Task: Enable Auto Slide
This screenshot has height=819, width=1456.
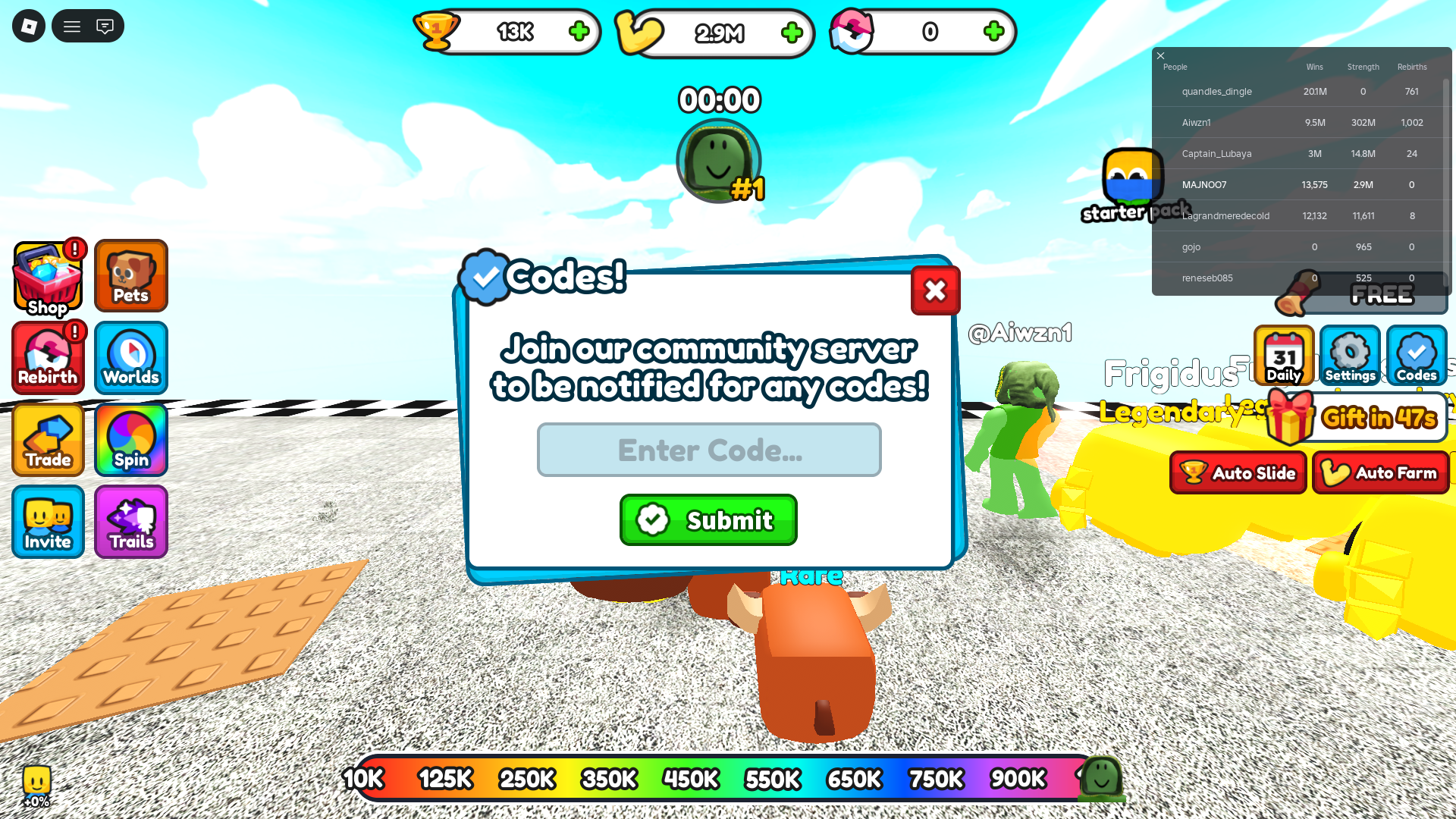Action: (x=1238, y=472)
